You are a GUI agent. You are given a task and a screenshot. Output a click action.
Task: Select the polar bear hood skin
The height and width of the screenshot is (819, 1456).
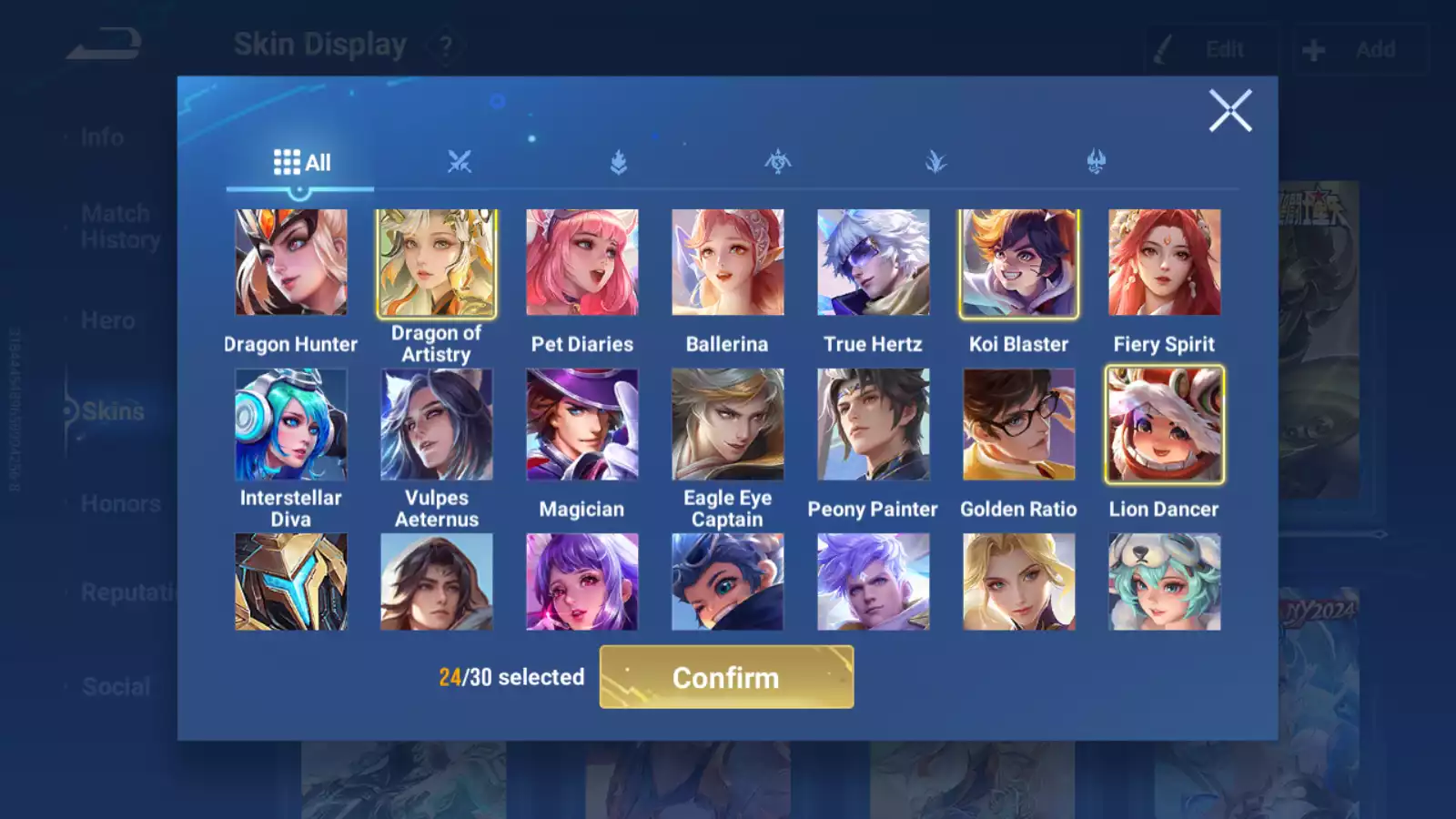1165,582
